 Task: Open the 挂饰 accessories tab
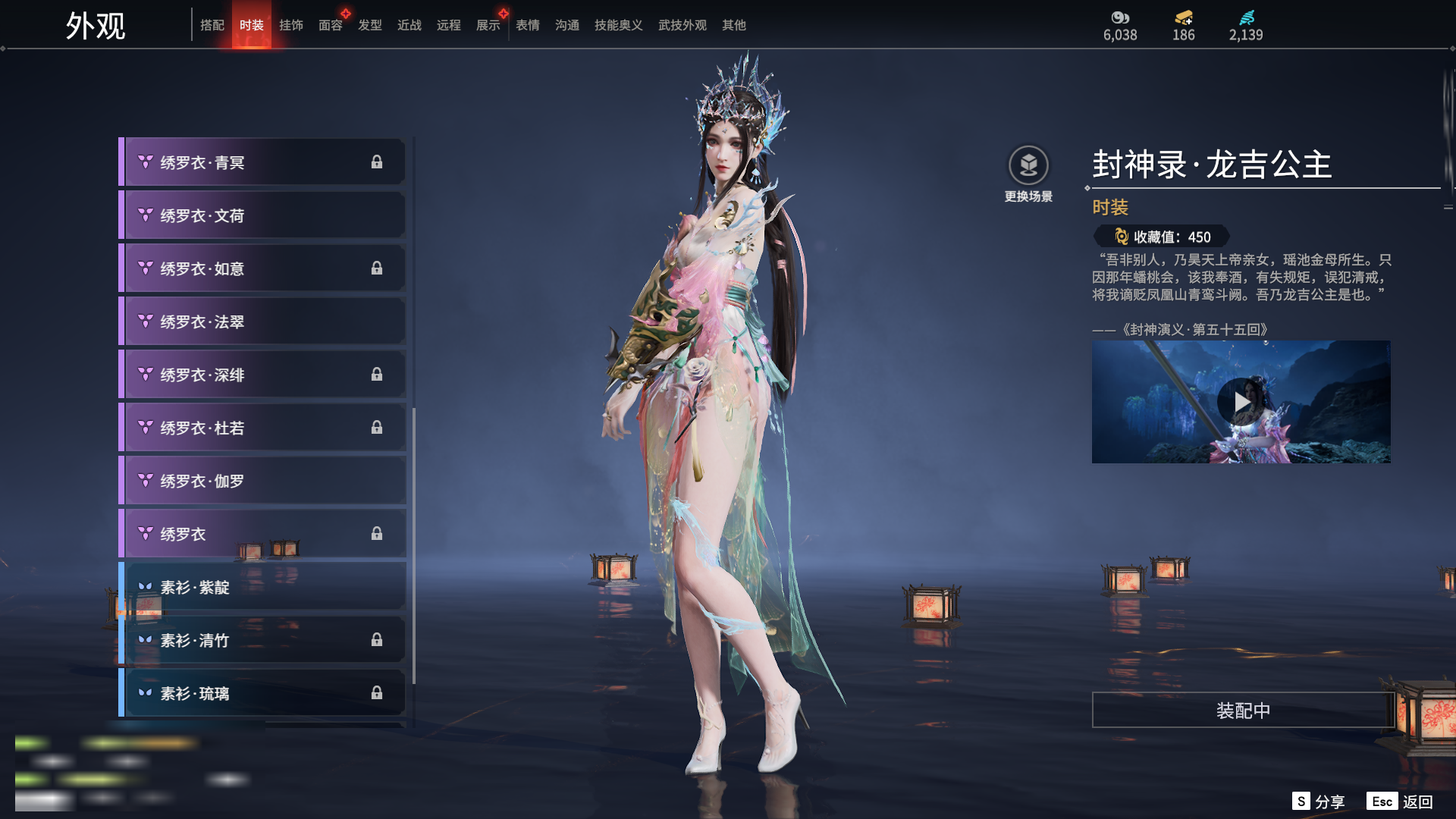pos(290,25)
